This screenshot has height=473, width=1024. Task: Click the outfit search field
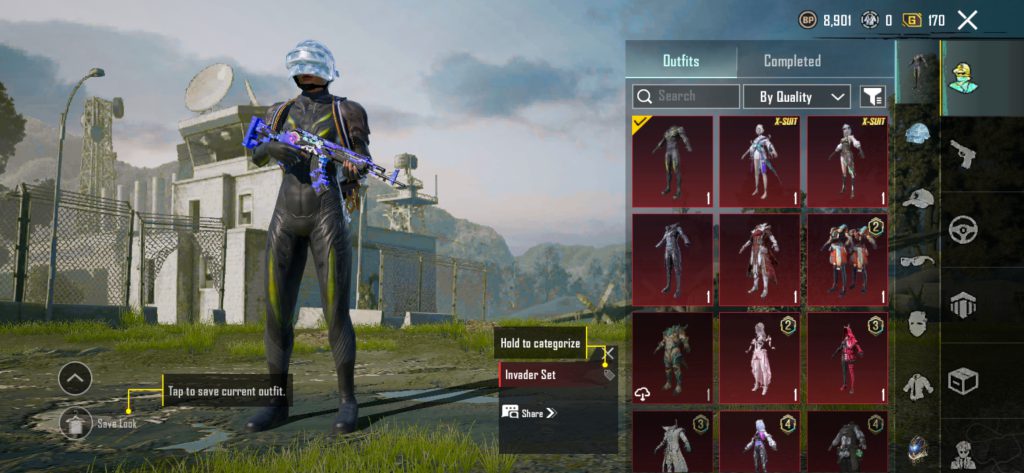686,96
